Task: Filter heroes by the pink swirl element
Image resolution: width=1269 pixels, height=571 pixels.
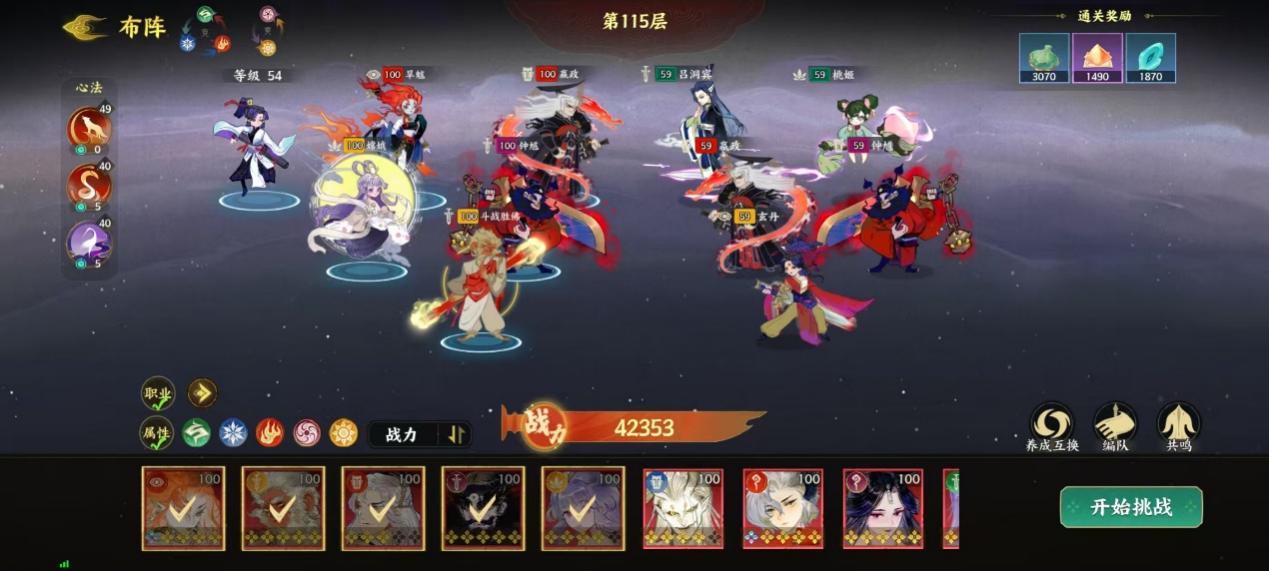Action: [x=307, y=433]
